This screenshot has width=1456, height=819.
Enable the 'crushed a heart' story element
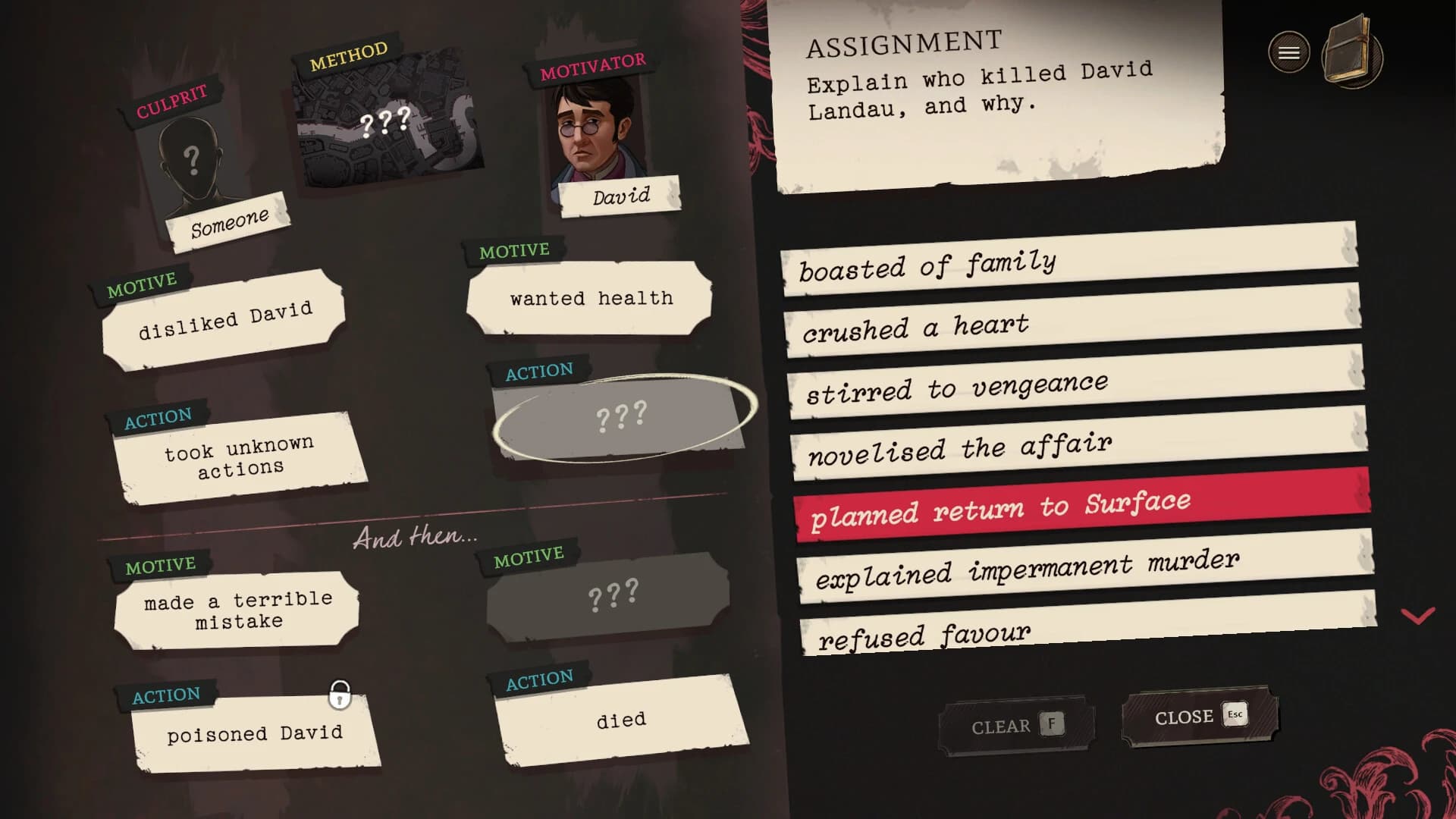point(915,326)
